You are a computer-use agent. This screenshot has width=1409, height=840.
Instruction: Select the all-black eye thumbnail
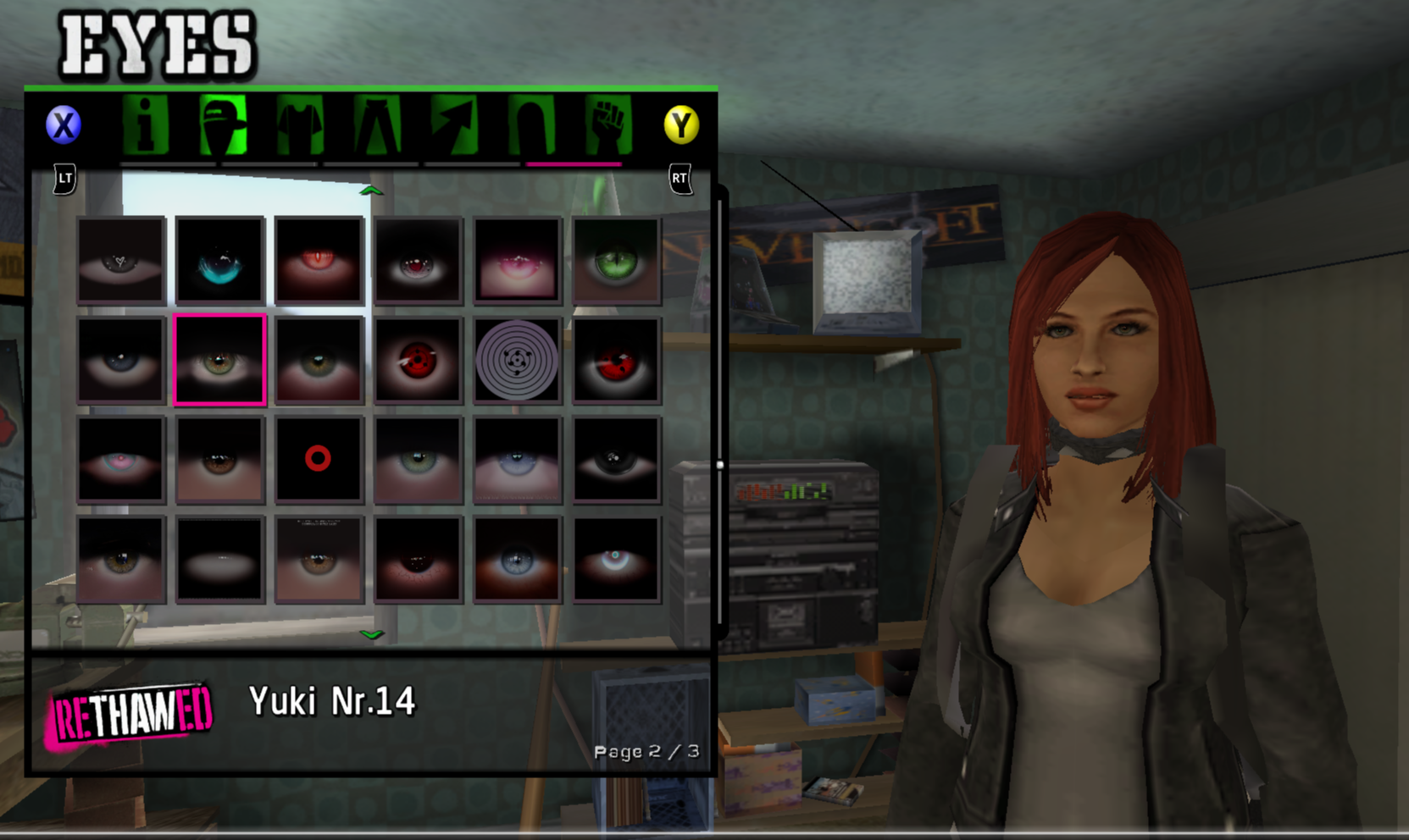tap(616, 459)
